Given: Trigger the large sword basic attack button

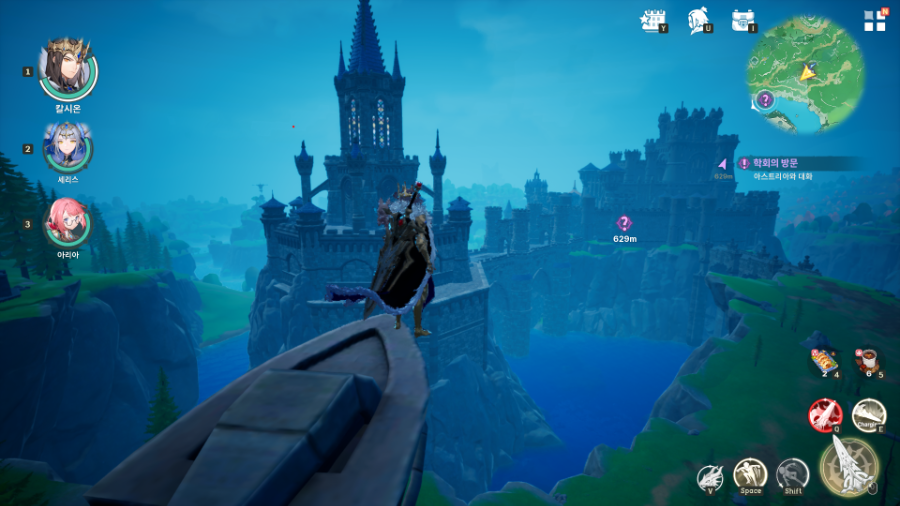Looking at the screenshot, I should 849,466.
